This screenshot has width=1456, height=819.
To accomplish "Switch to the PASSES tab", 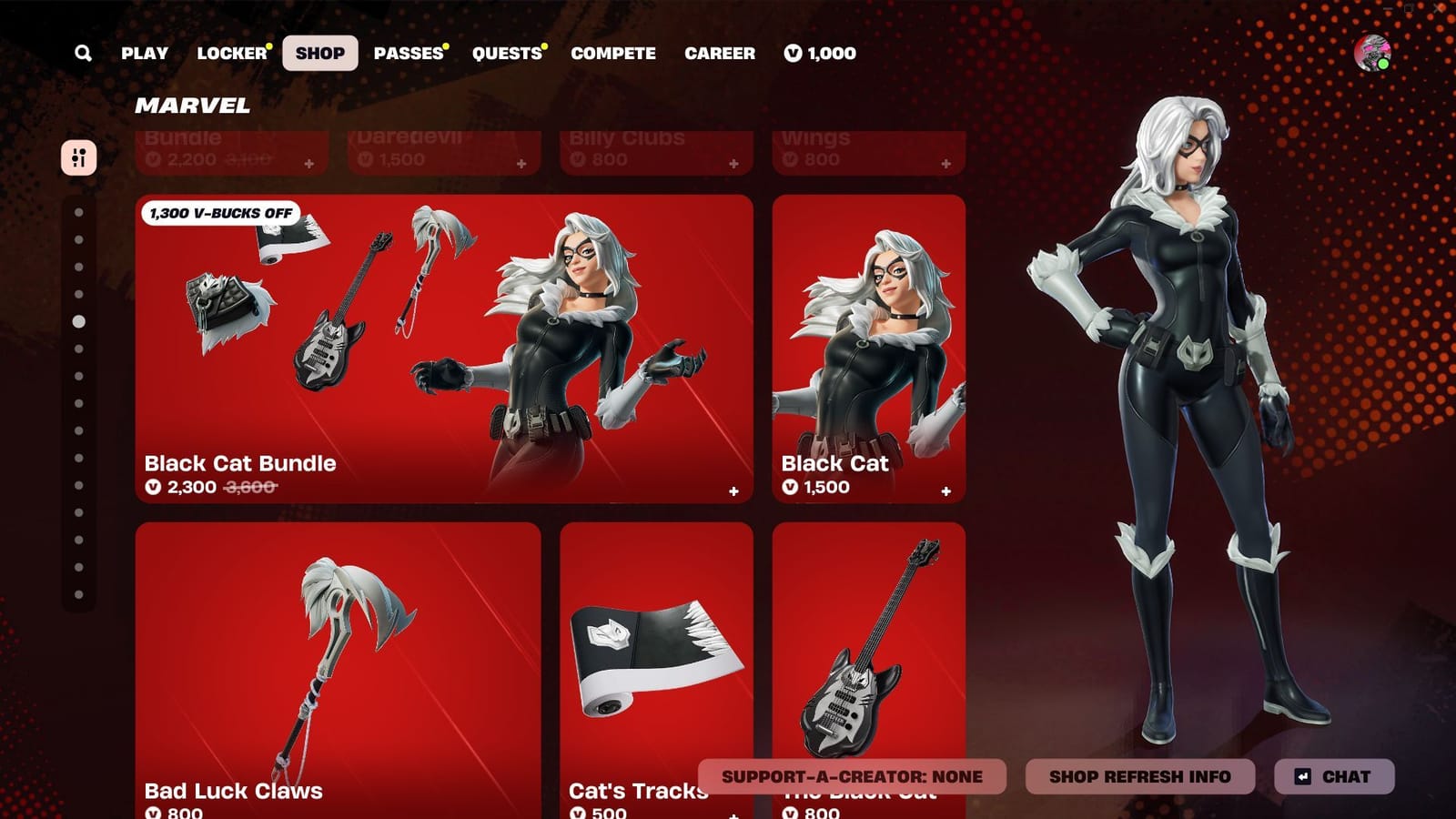I will tap(407, 53).
